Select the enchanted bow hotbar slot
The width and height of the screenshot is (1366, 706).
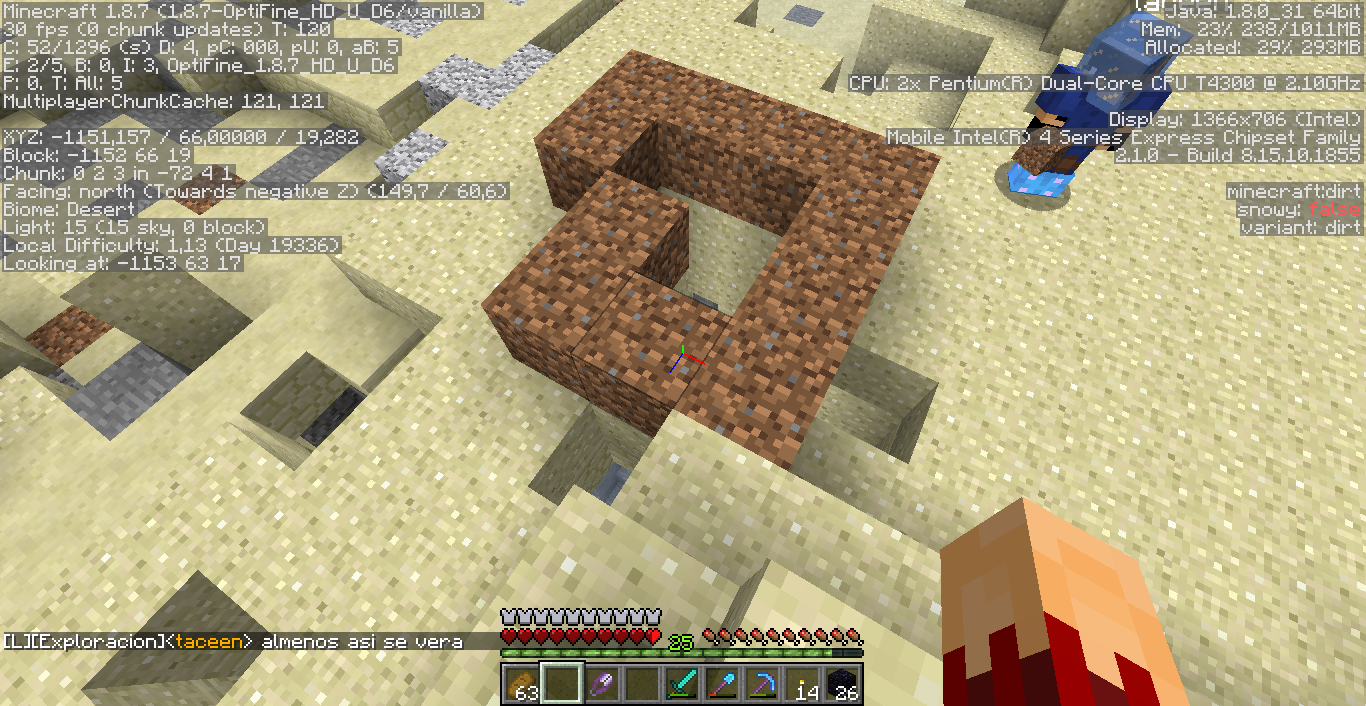pos(600,684)
